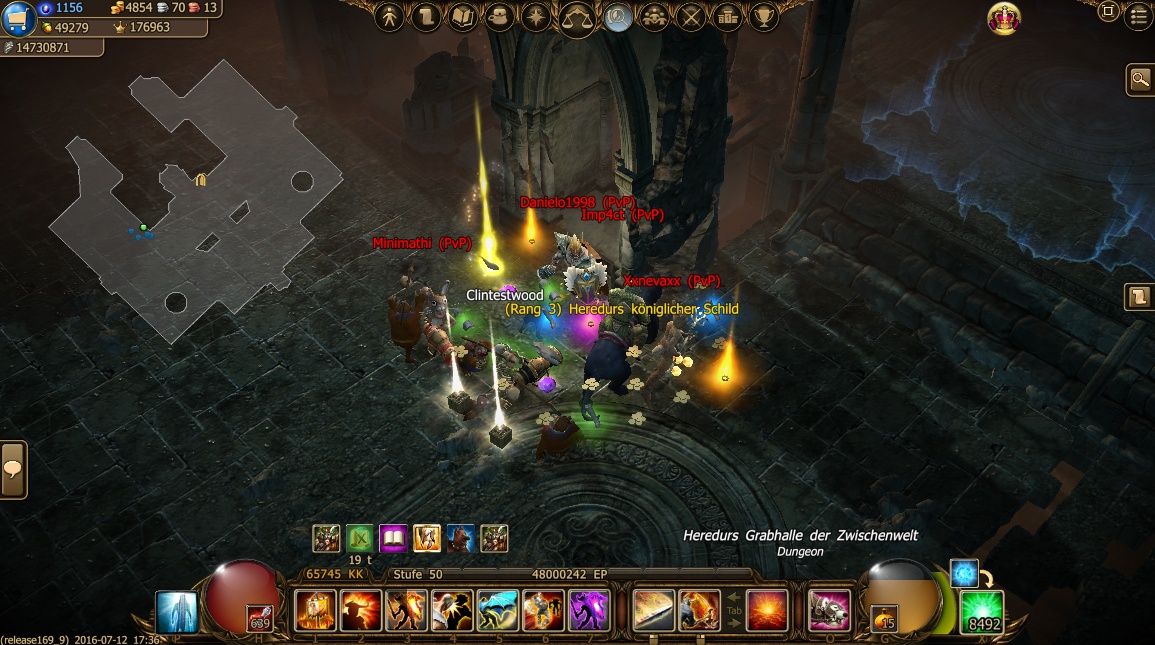This screenshot has height=645, width=1155.
Task: Select the highlighted magnifying glass icon
Action: (618, 17)
